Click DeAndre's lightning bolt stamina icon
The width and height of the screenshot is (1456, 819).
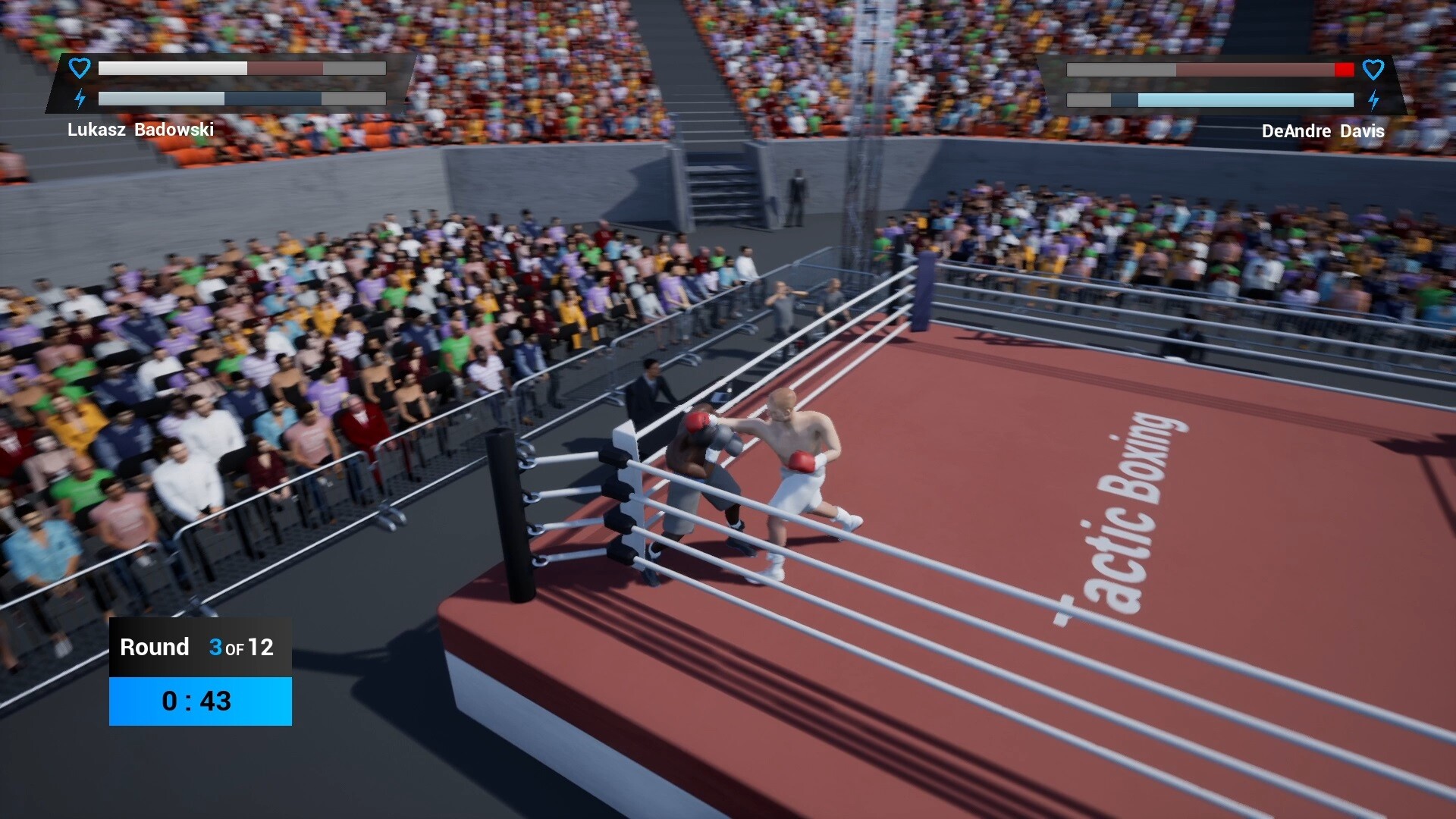tap(1374, 100)
